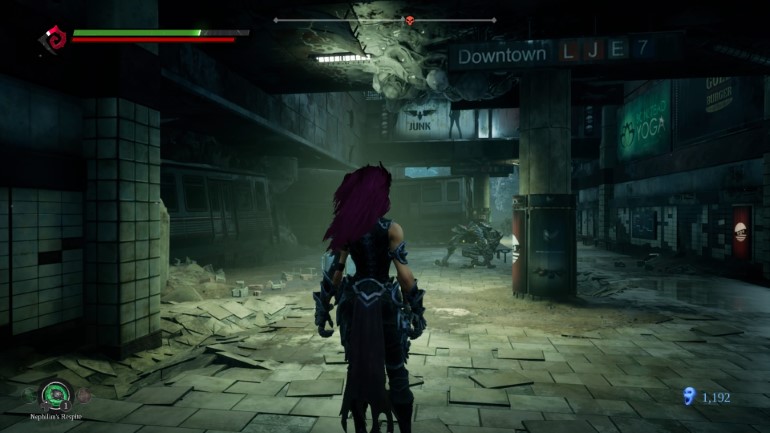The height and width of the screenshot is (433, 770).
Task: Click the blue souls currency icon
Action: point(687,397)
